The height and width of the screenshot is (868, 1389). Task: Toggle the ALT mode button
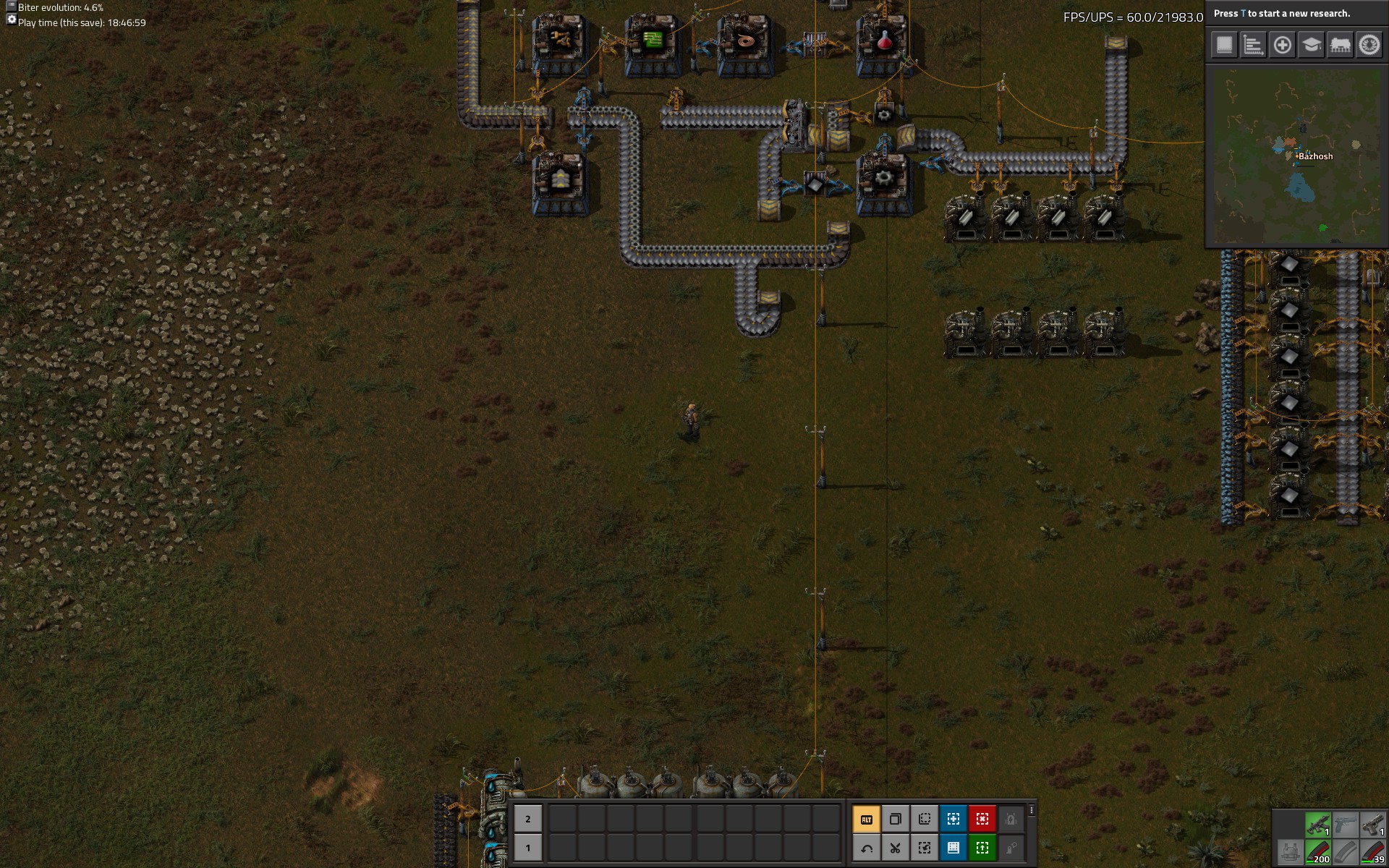pyautogui.click(x=866, y=819)
